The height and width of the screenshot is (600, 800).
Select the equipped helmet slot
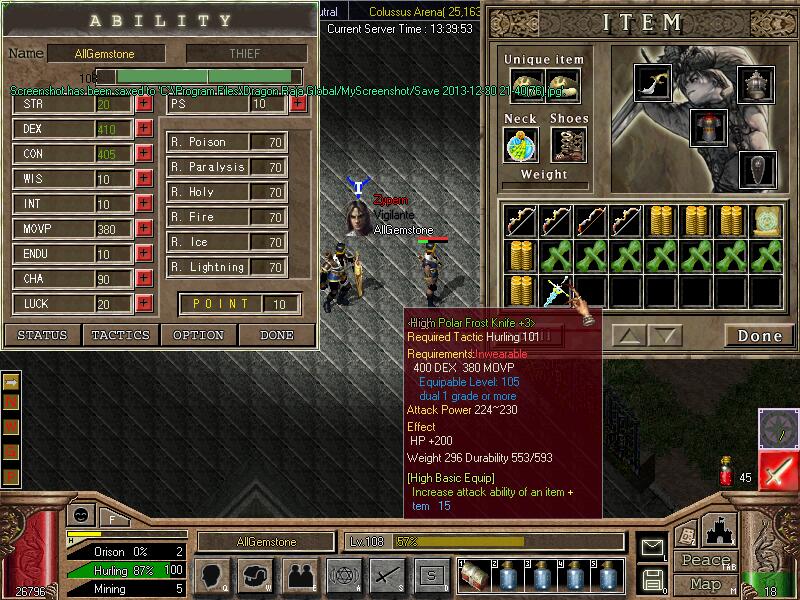[x=756, y=82]
